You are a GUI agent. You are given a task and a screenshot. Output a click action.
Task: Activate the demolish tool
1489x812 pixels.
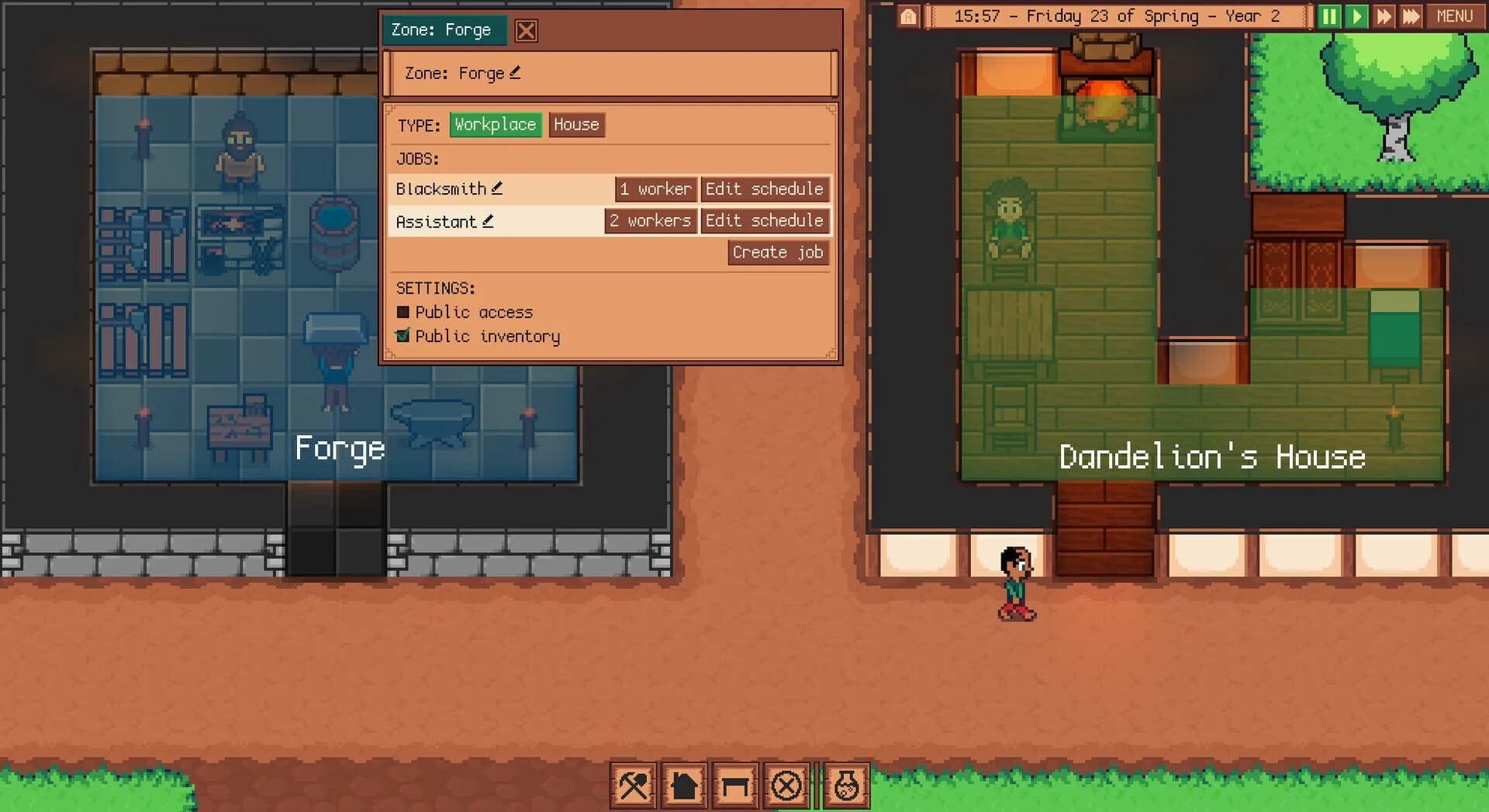tap(787, 785)
